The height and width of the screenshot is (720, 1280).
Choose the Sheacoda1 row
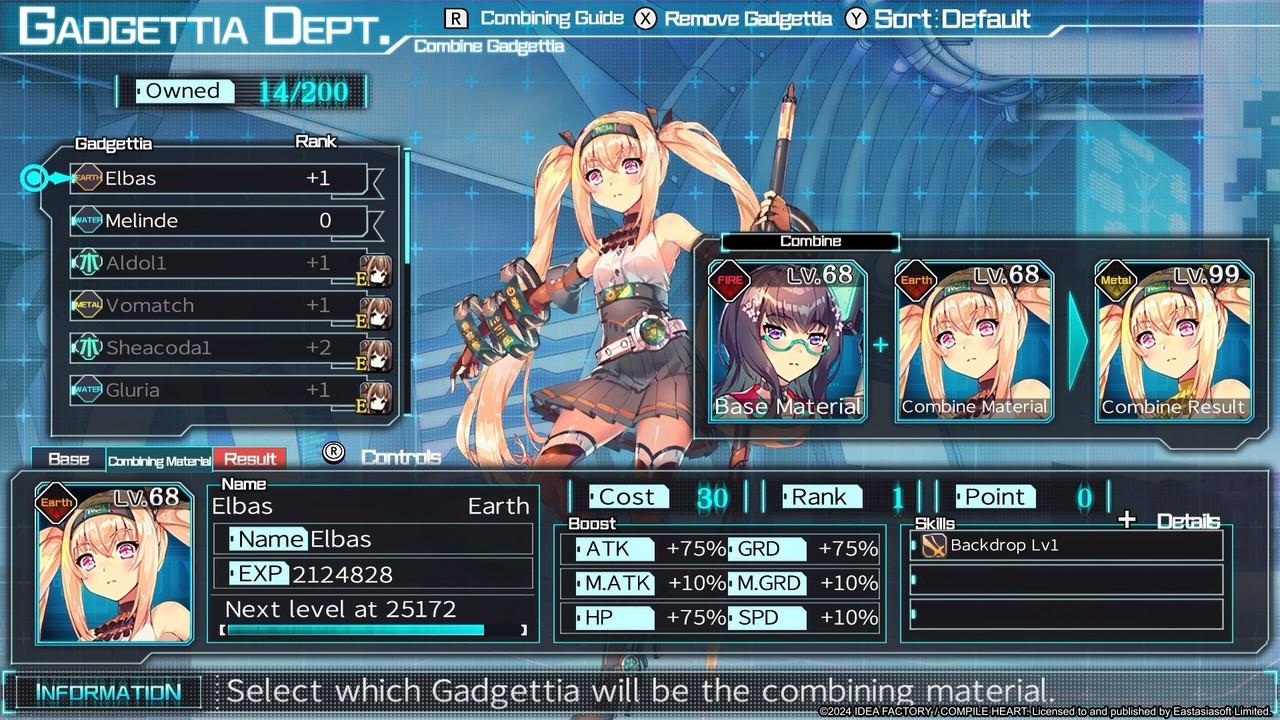(218, 348)
